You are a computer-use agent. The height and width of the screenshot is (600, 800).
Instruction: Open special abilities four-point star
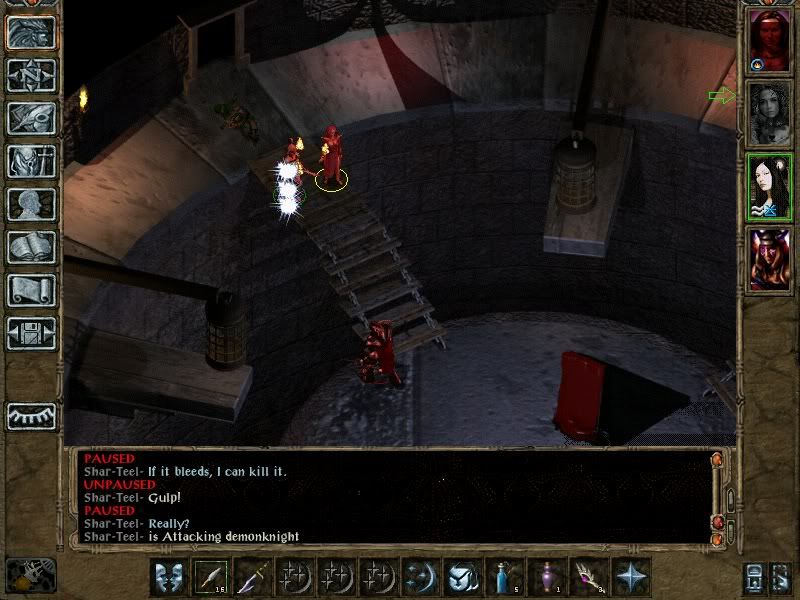[631, 577]
